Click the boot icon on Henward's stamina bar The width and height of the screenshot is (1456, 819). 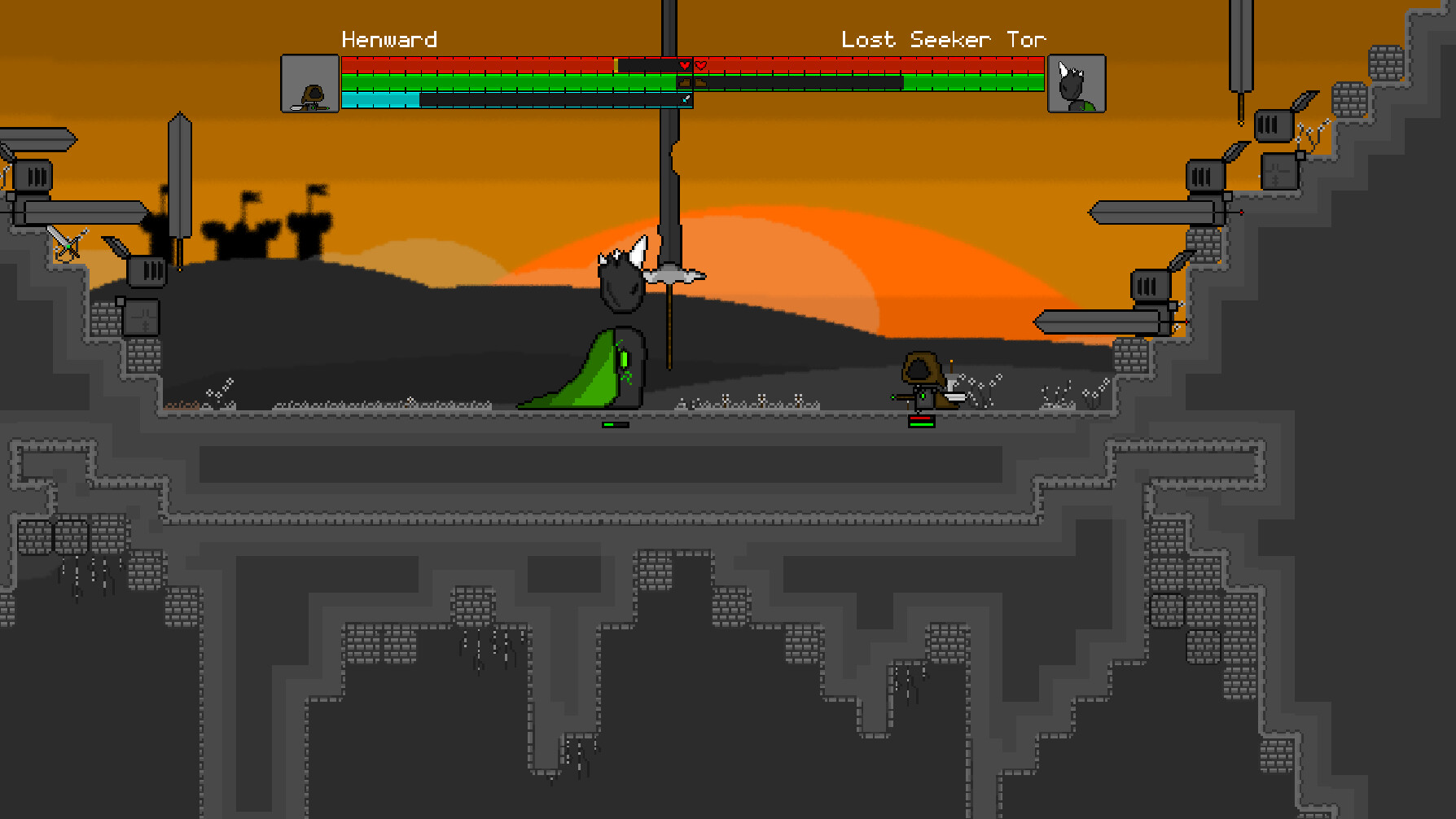tap(685, 82)
